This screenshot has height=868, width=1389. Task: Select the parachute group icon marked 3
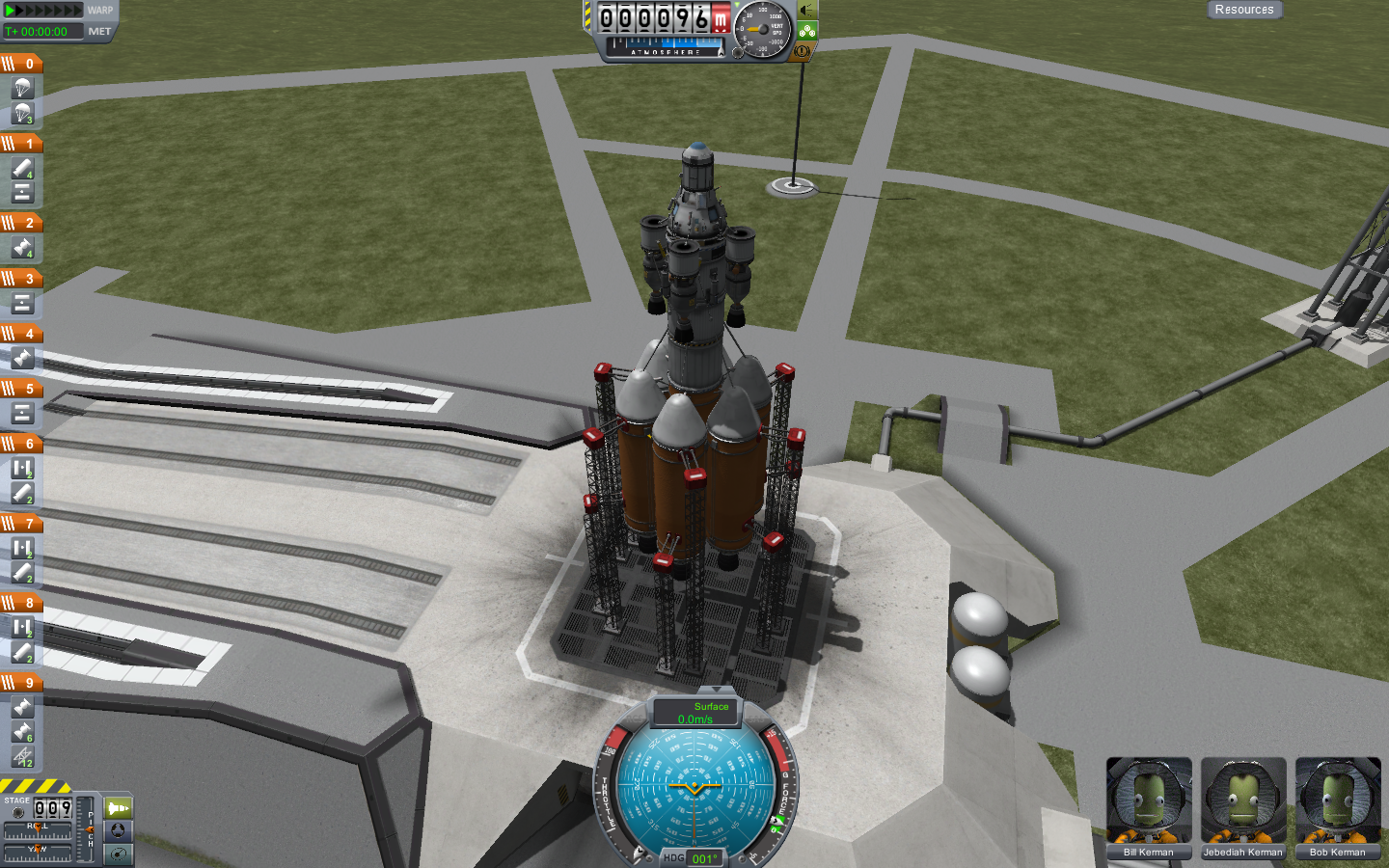23,114
